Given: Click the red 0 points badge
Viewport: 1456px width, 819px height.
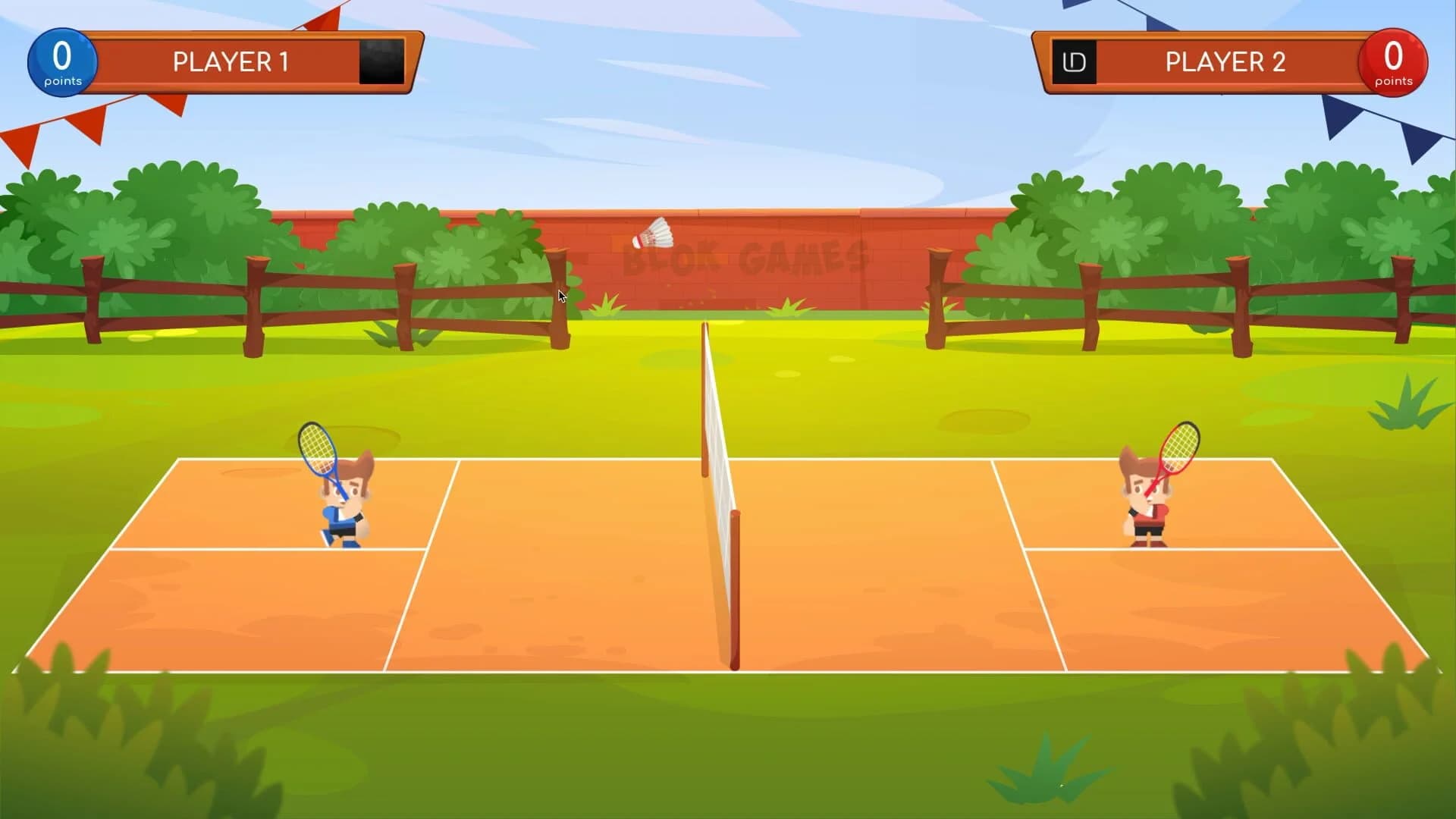Looking at the screenshot, I should [1392, 62].
